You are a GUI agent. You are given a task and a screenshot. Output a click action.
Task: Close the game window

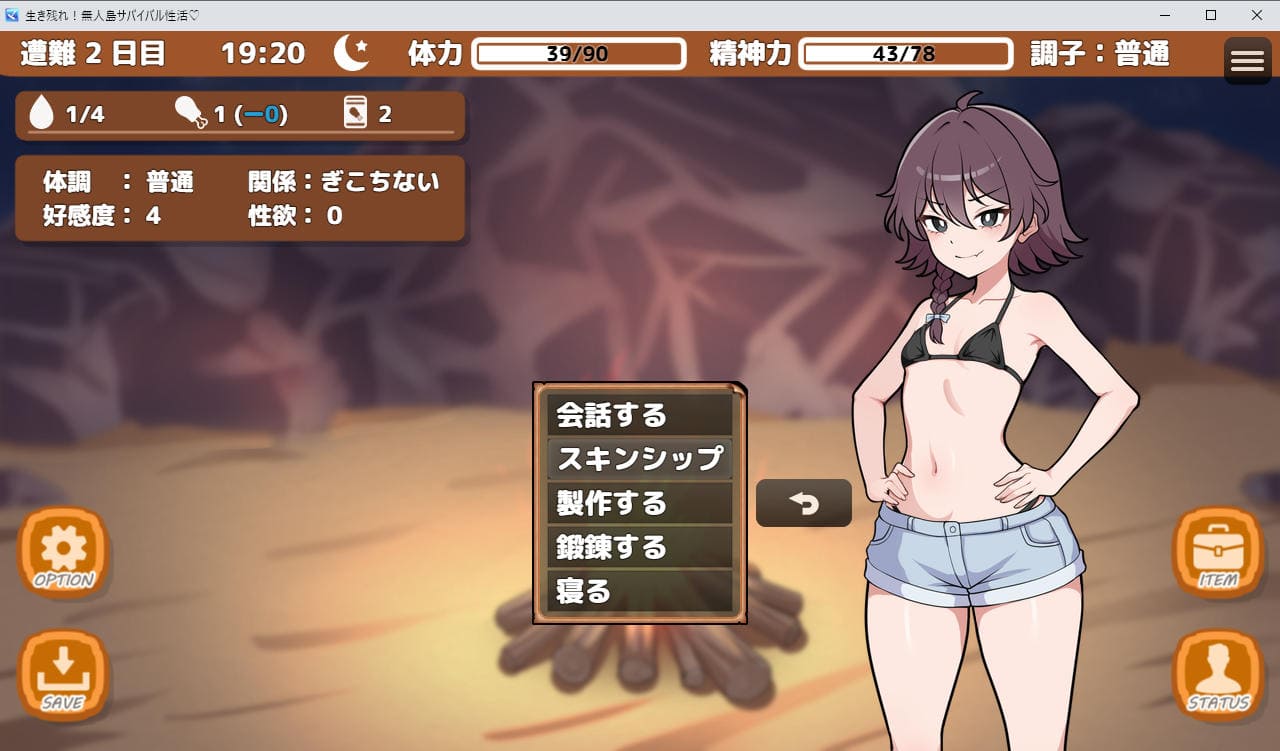(x=1256, y=15)
